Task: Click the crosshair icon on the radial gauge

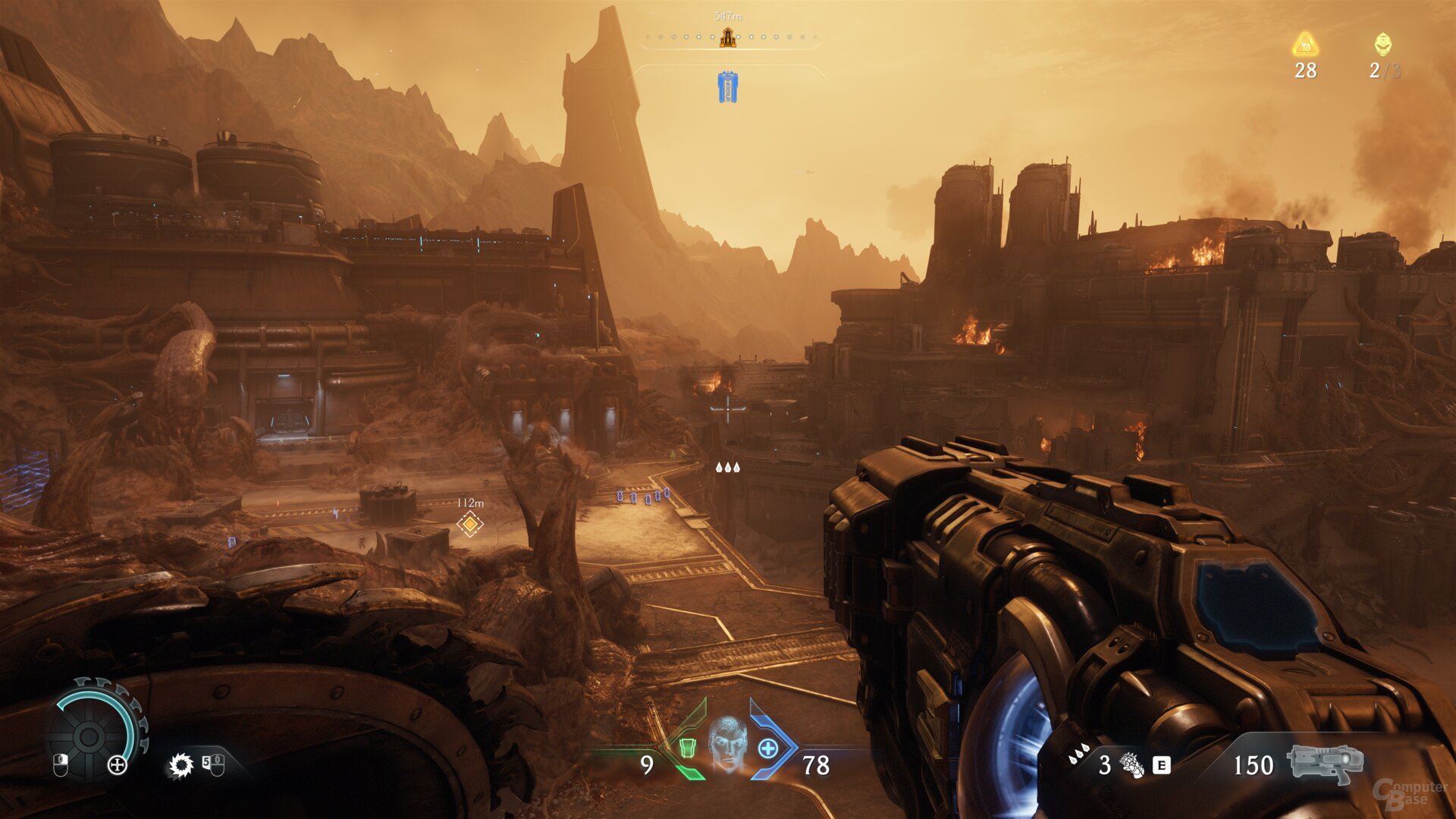Action: (117, 765)
